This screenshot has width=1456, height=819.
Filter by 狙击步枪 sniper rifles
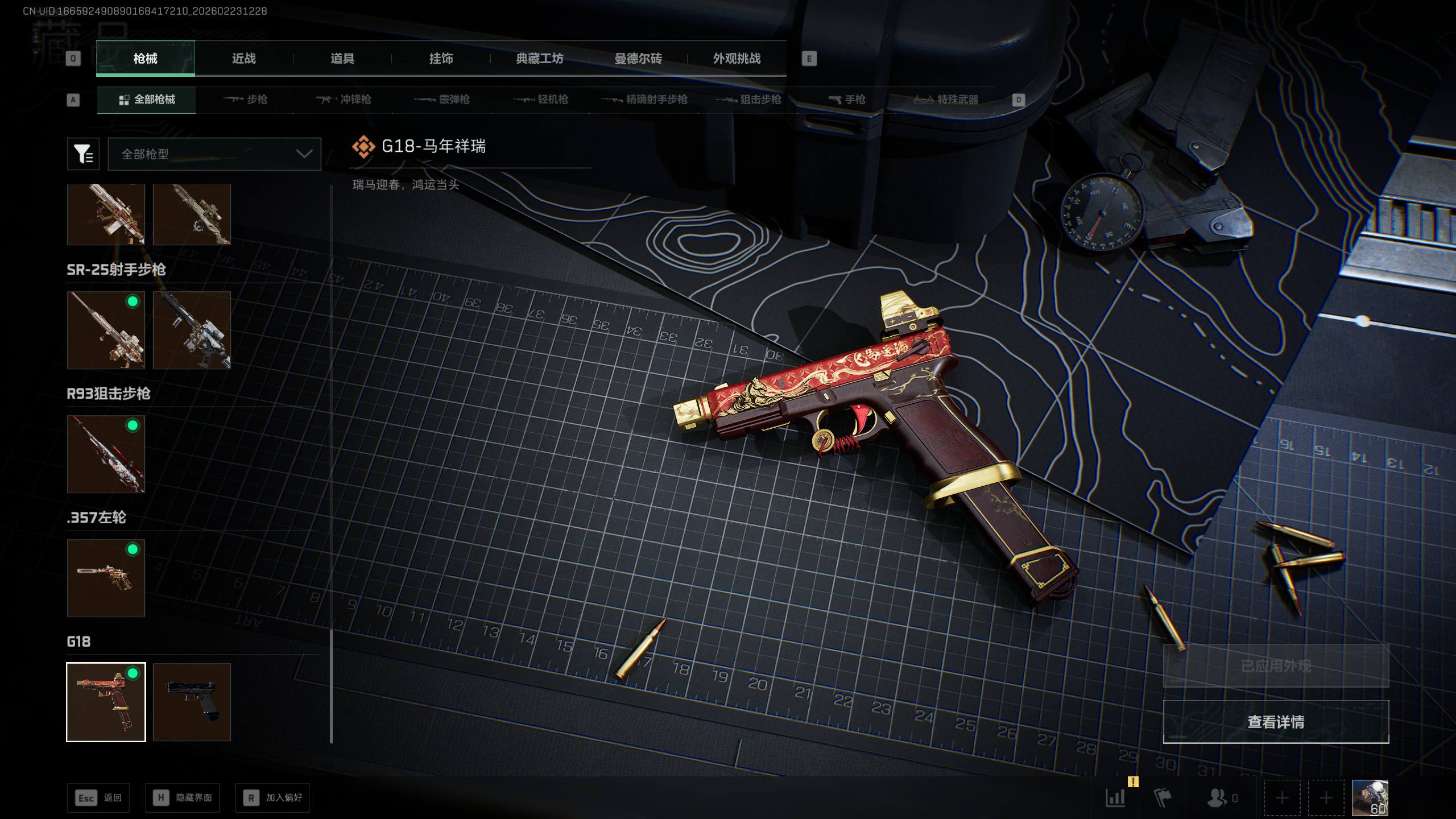click(750, 100)
